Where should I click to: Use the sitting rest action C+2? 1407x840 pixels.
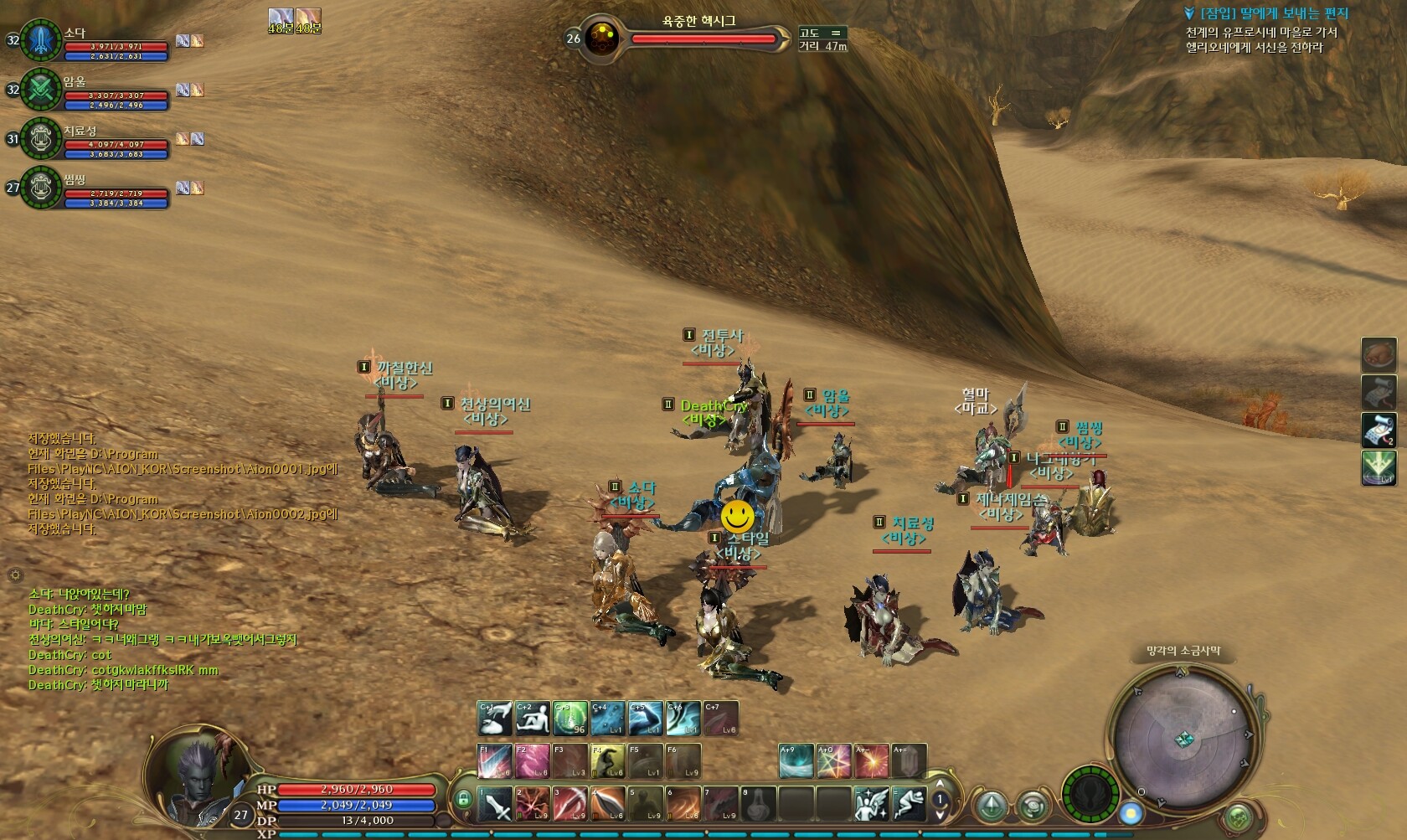pos(533,719)
